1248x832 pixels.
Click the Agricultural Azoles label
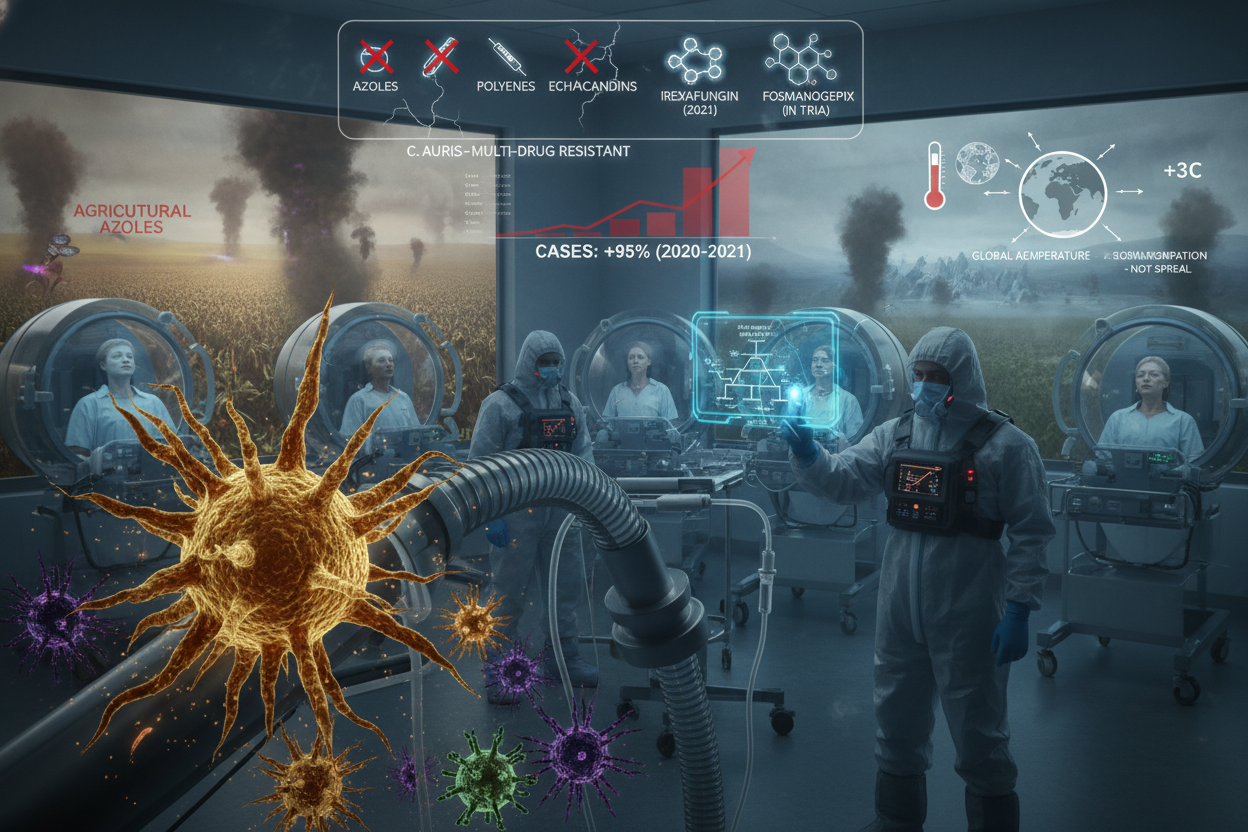coord(133,221)
